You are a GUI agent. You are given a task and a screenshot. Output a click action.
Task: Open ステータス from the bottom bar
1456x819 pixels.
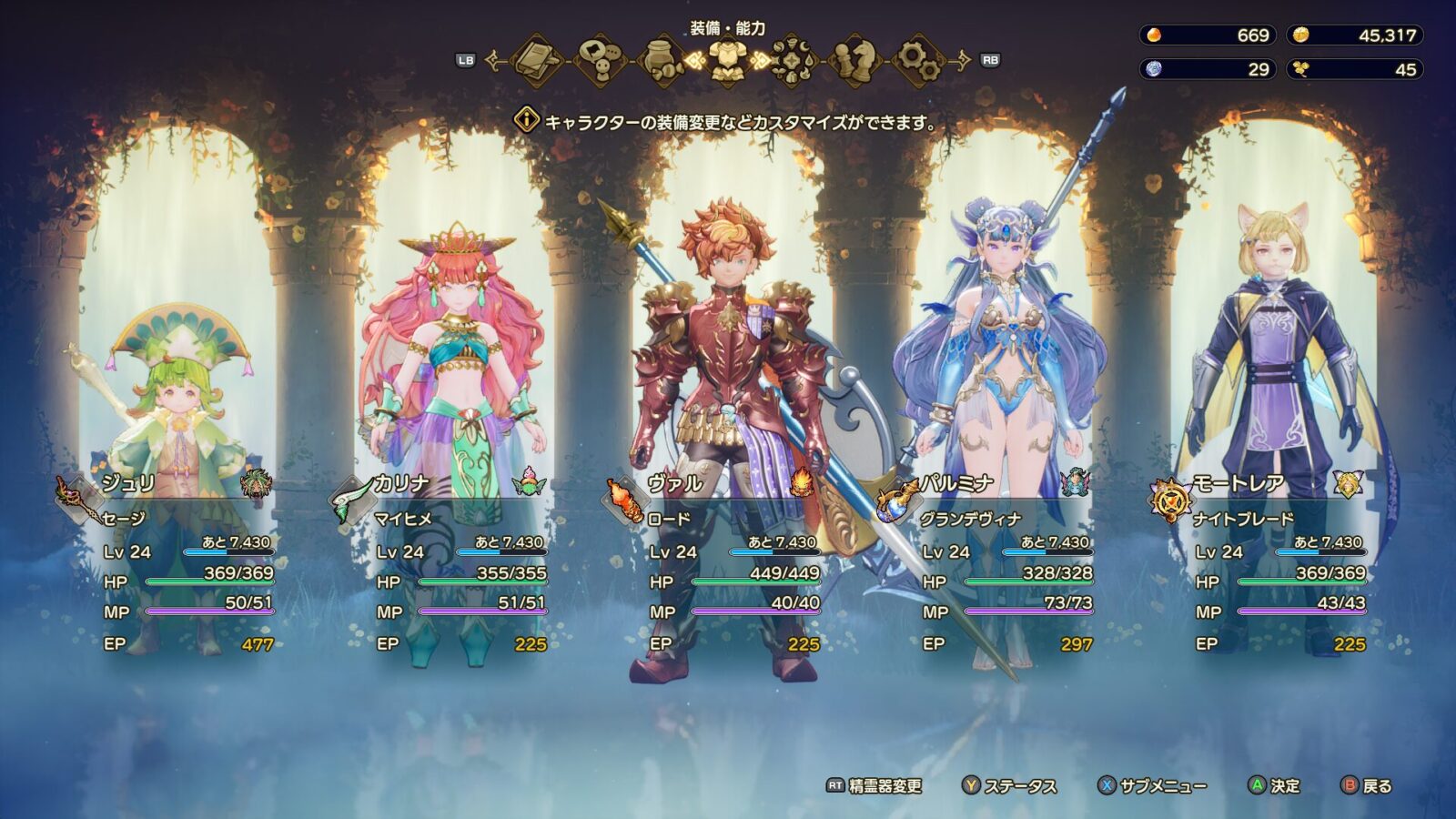[1010, 785]
